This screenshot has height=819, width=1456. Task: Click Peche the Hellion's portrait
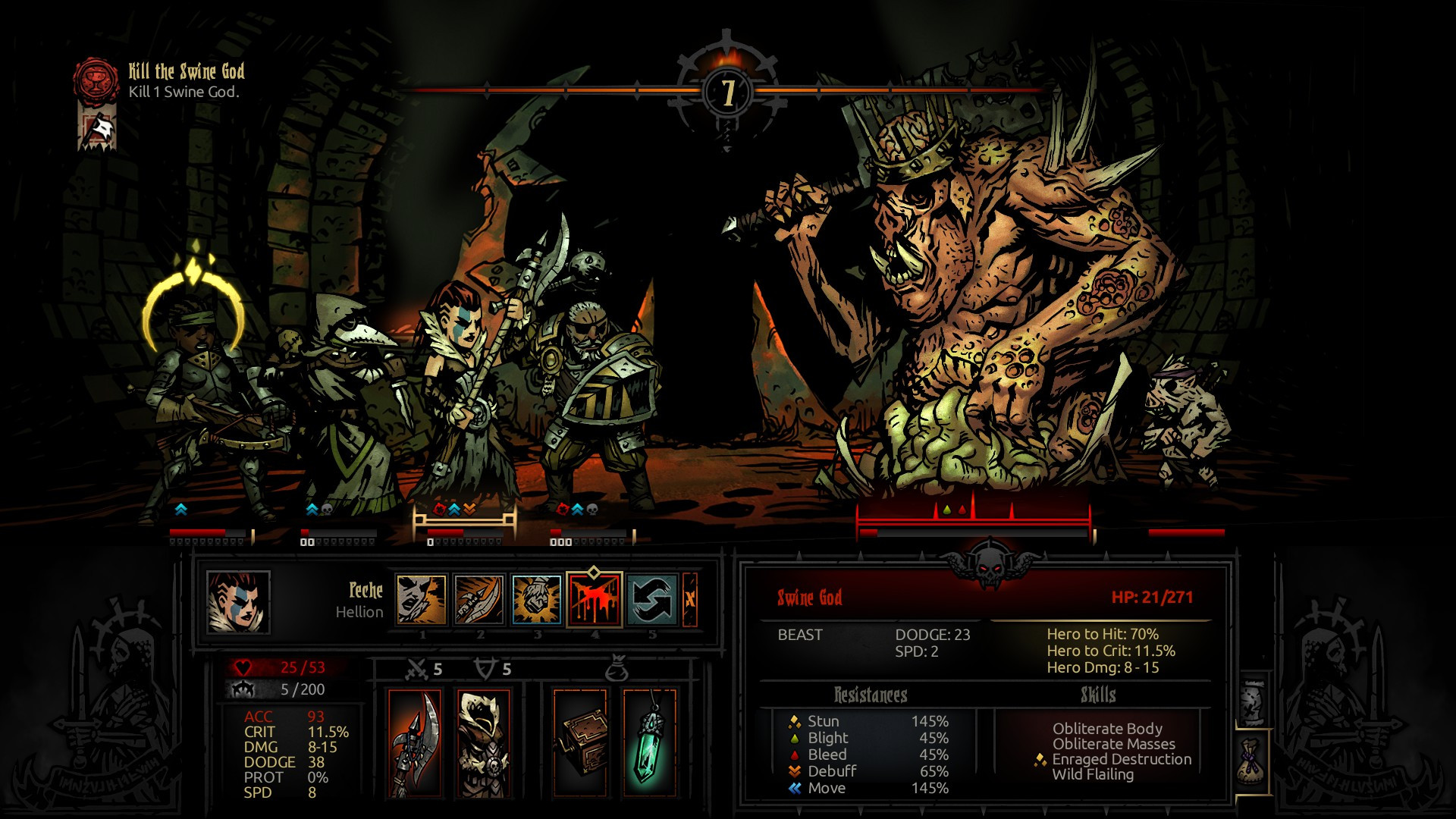238,602
